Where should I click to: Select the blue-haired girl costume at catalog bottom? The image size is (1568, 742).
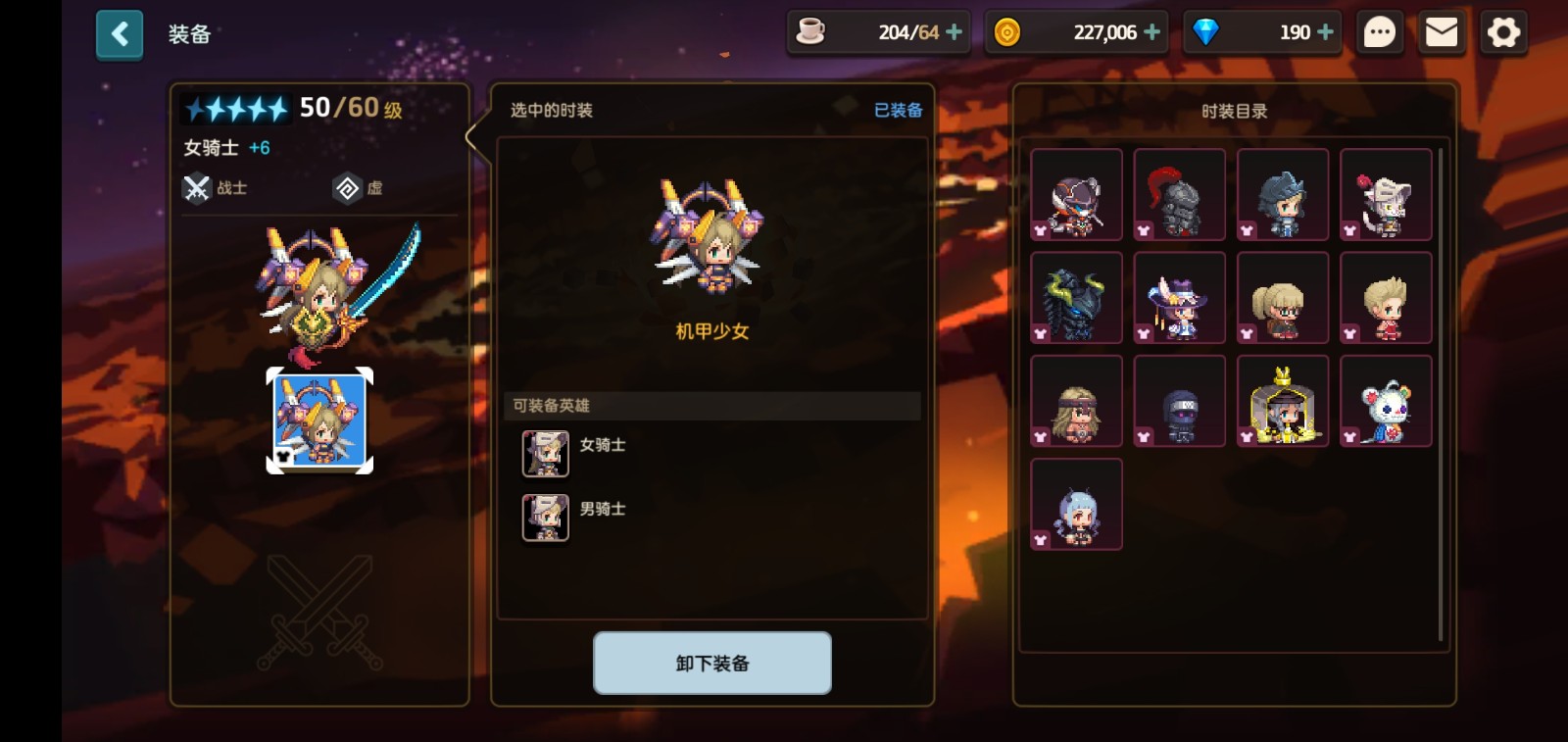[x=1076, y=504]
